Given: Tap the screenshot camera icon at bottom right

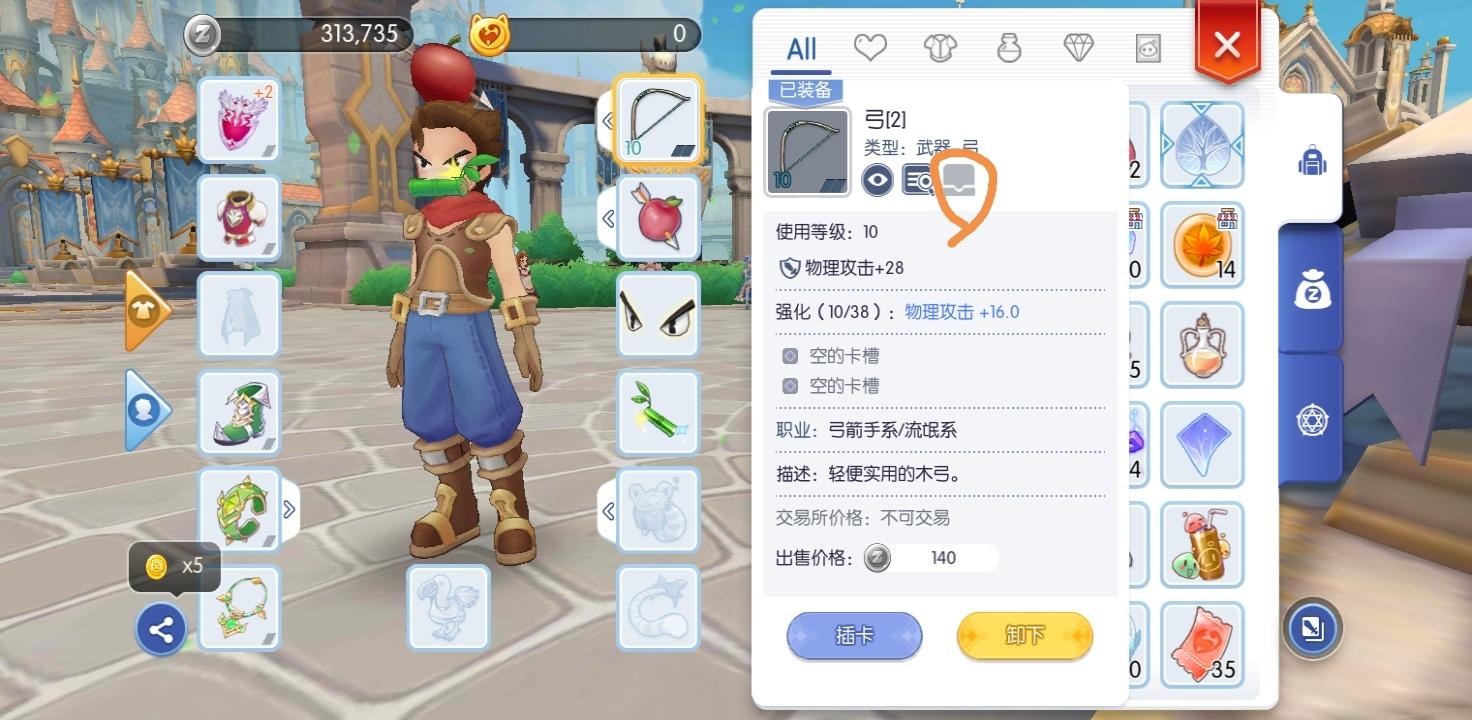Looking at the screenshot, I should coord(1313,630).
